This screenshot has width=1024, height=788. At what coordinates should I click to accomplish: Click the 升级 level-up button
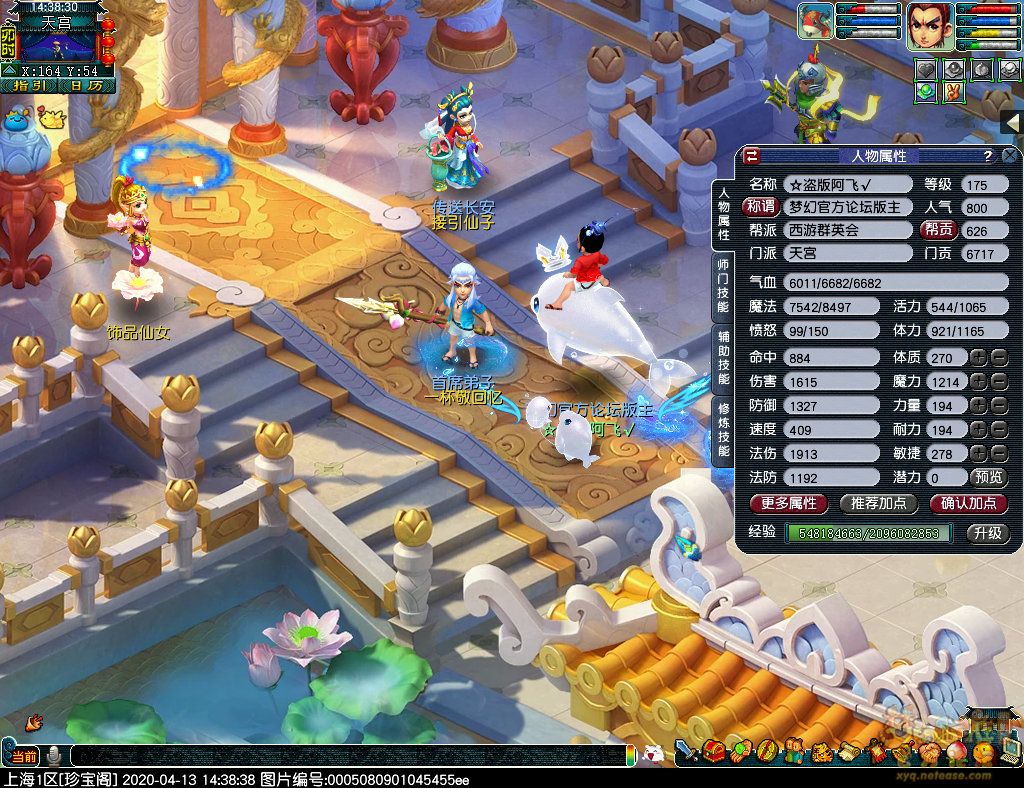click(988, 533)
